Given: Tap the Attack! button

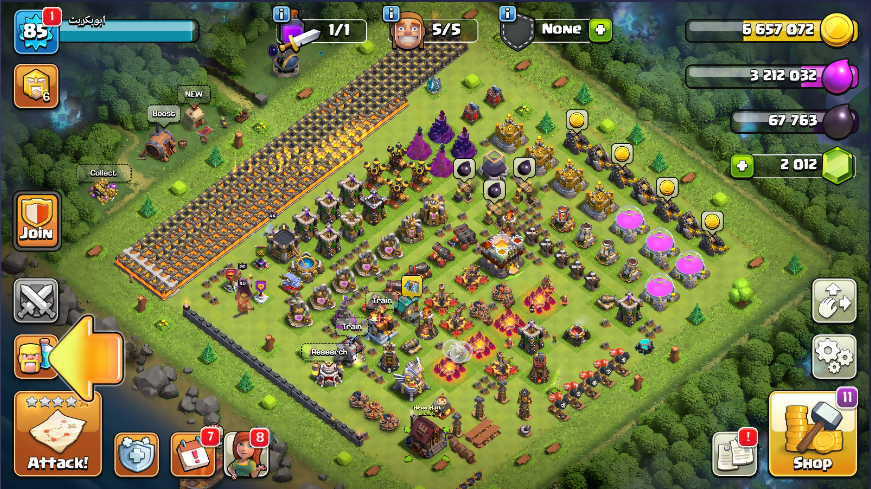Looking at the screenshot, I should point(58,435).
